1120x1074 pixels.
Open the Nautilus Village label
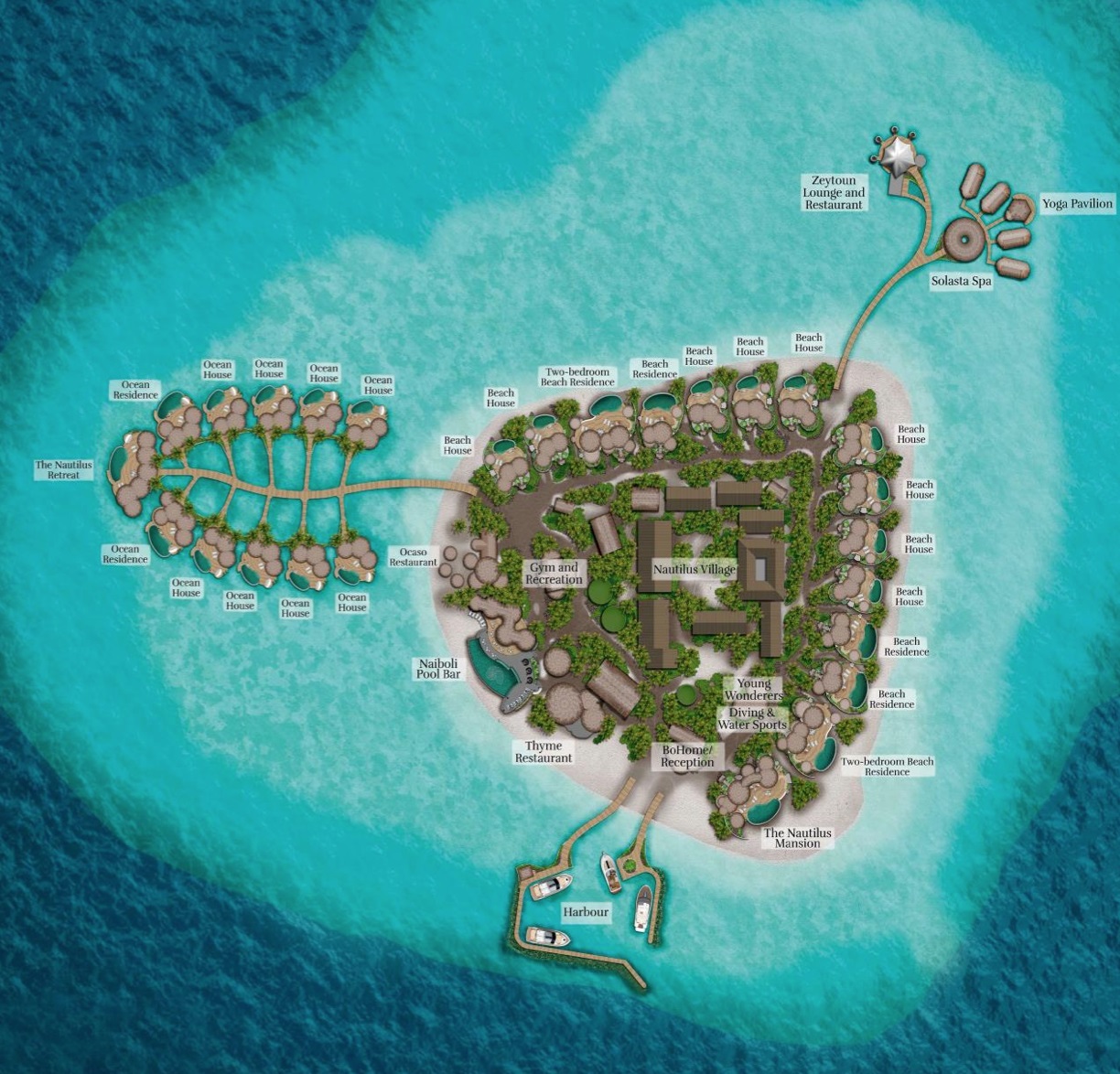click(x=694, y=569)
